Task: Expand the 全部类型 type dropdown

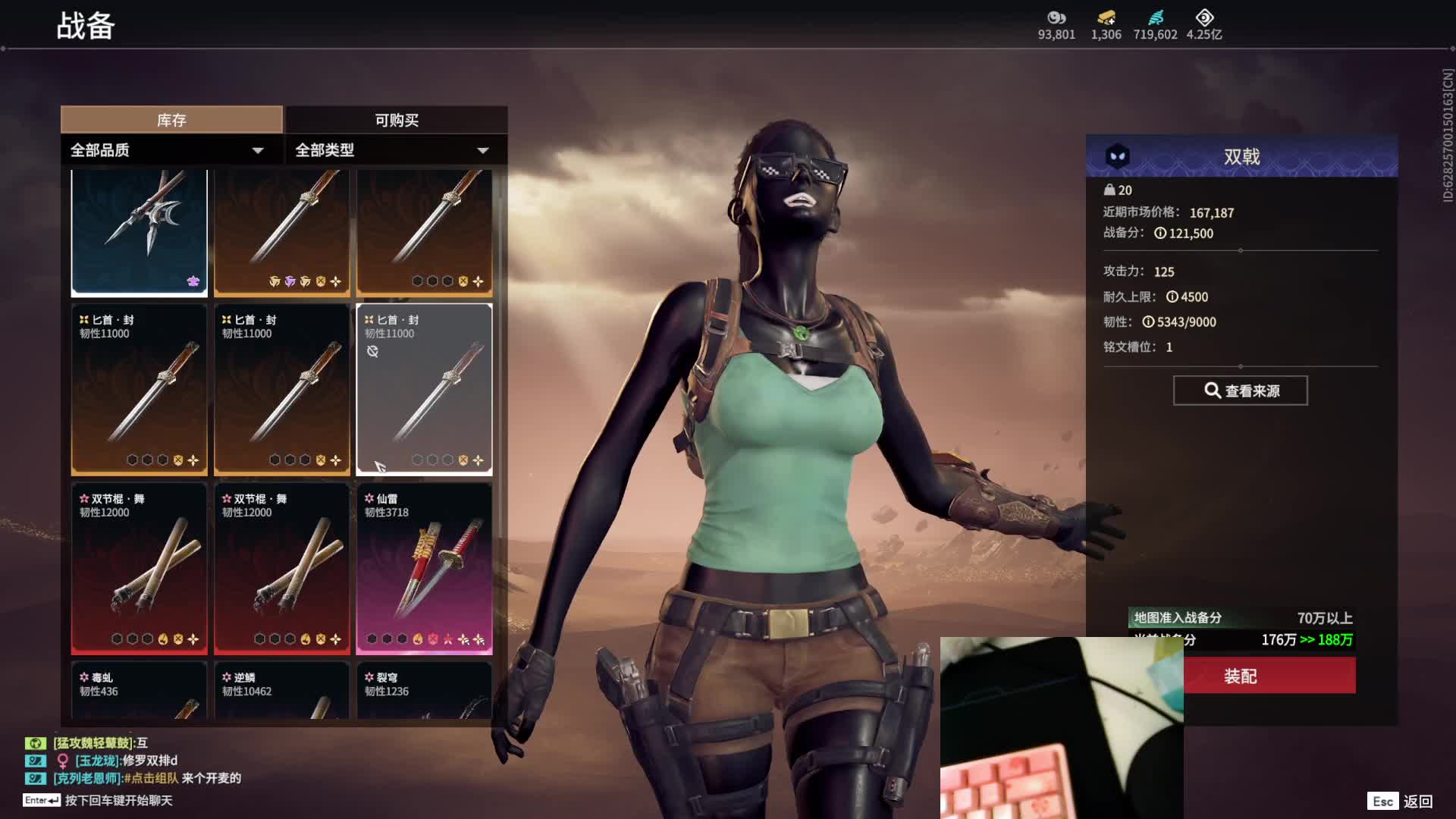Action: point(391,150)
